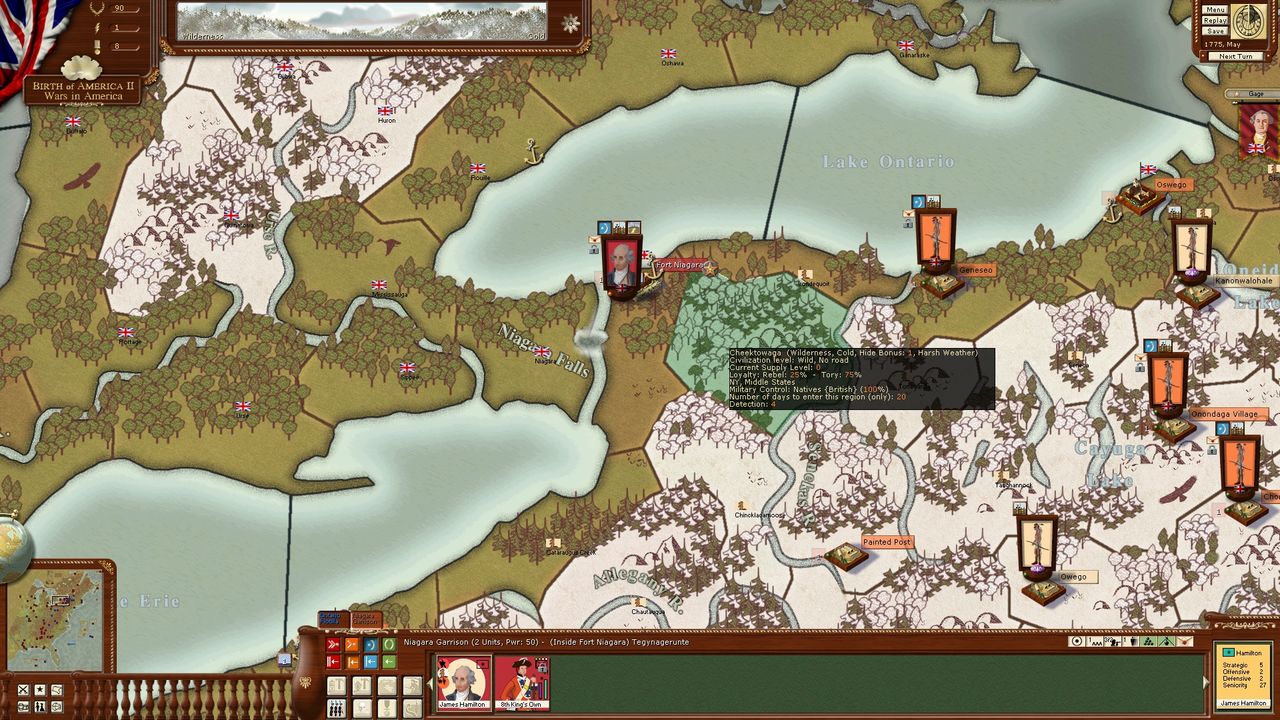Activate the green passive posture
The height and width of the screenshot is (720, 1280).
pos(389,645)
